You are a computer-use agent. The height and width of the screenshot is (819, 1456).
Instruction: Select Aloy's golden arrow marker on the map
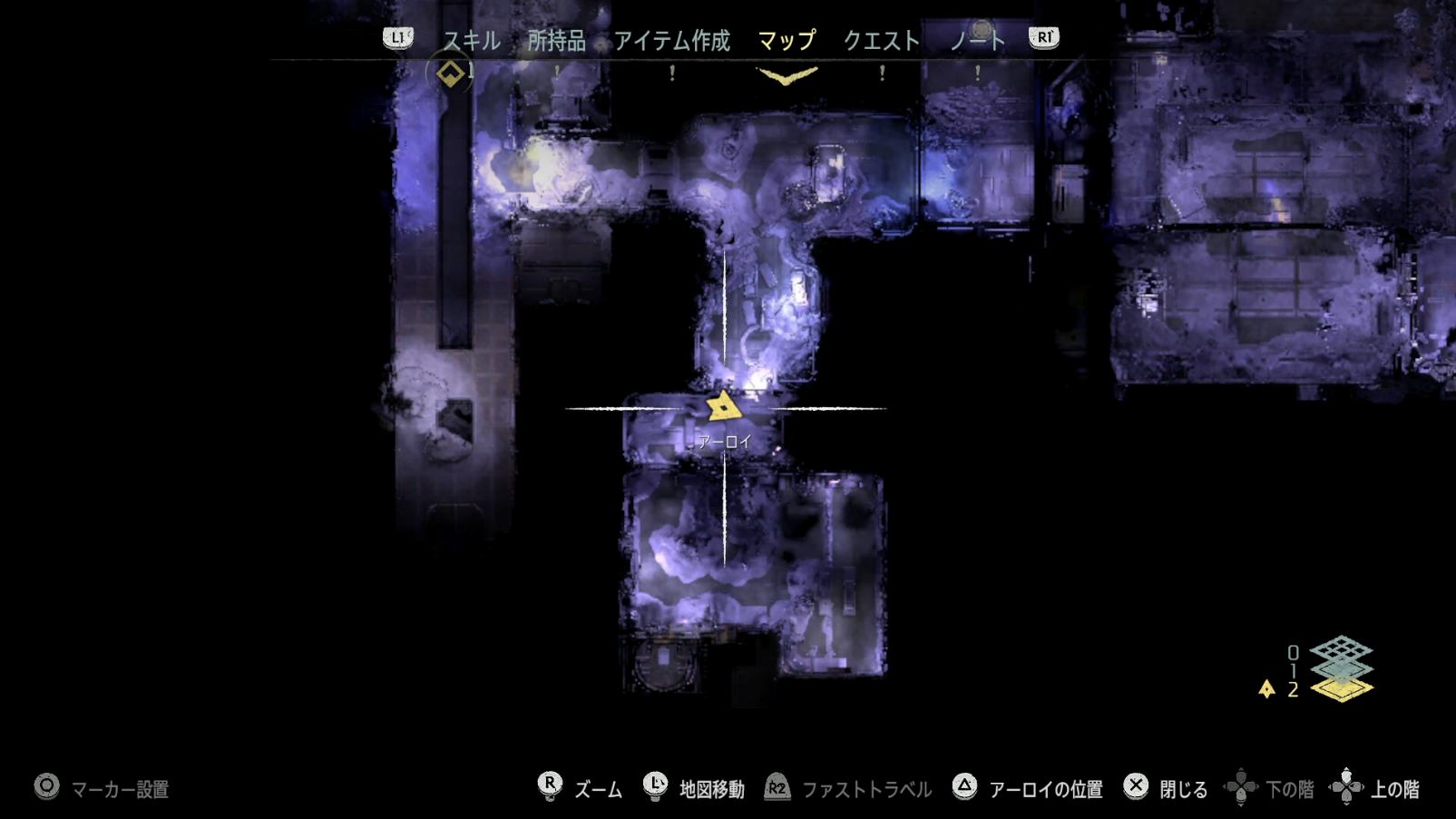coord(723,406)
